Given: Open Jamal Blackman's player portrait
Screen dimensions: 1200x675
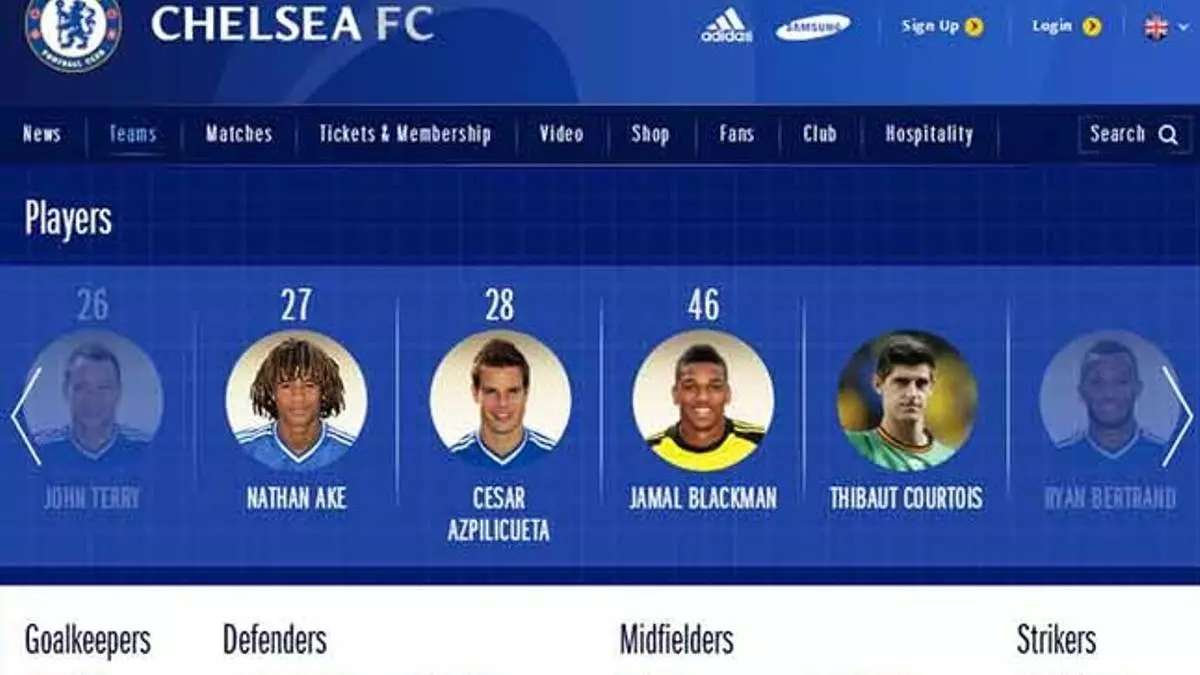Looking at the screenshot, I should point(703,401).
